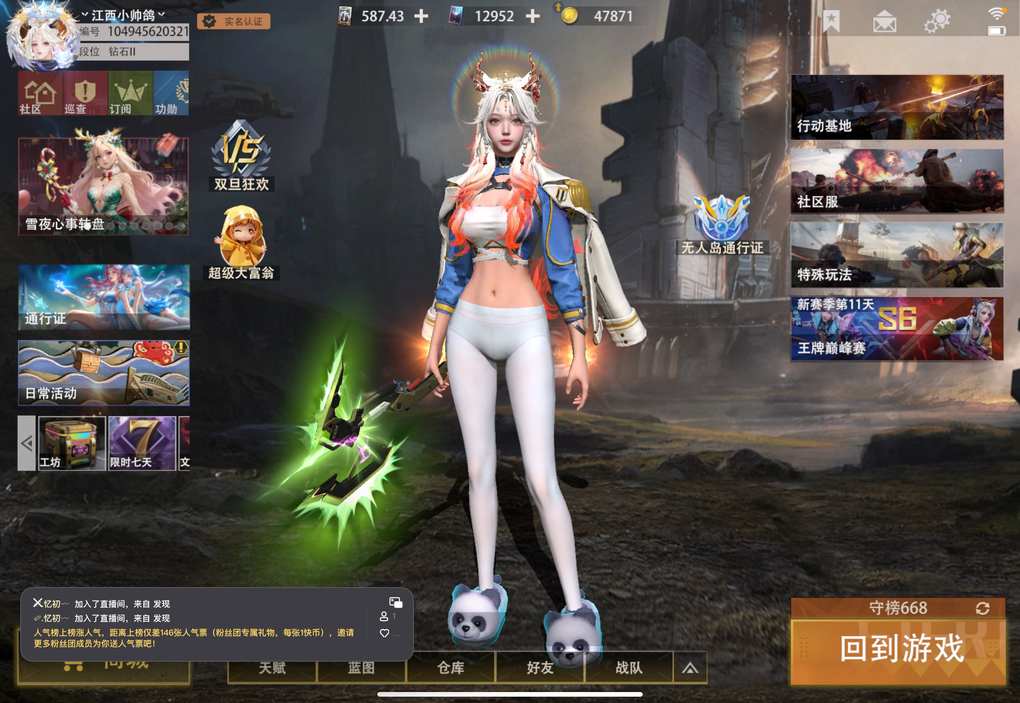Viewport: 1020px width, 703px height.
Task: Open the mail envelope icon
Action: (884, 21)
